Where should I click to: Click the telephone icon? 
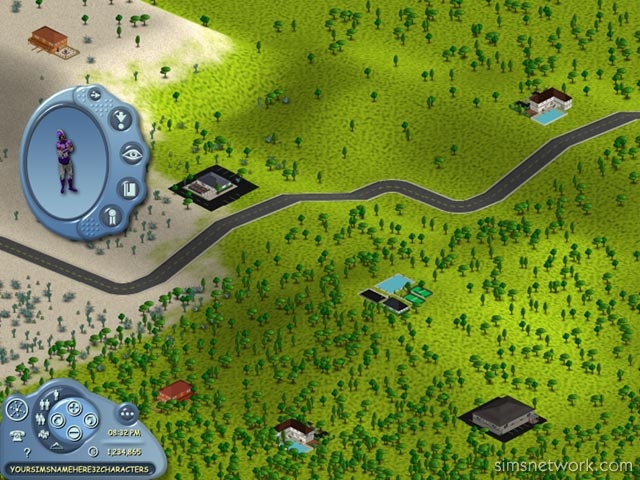pos(17,434)
